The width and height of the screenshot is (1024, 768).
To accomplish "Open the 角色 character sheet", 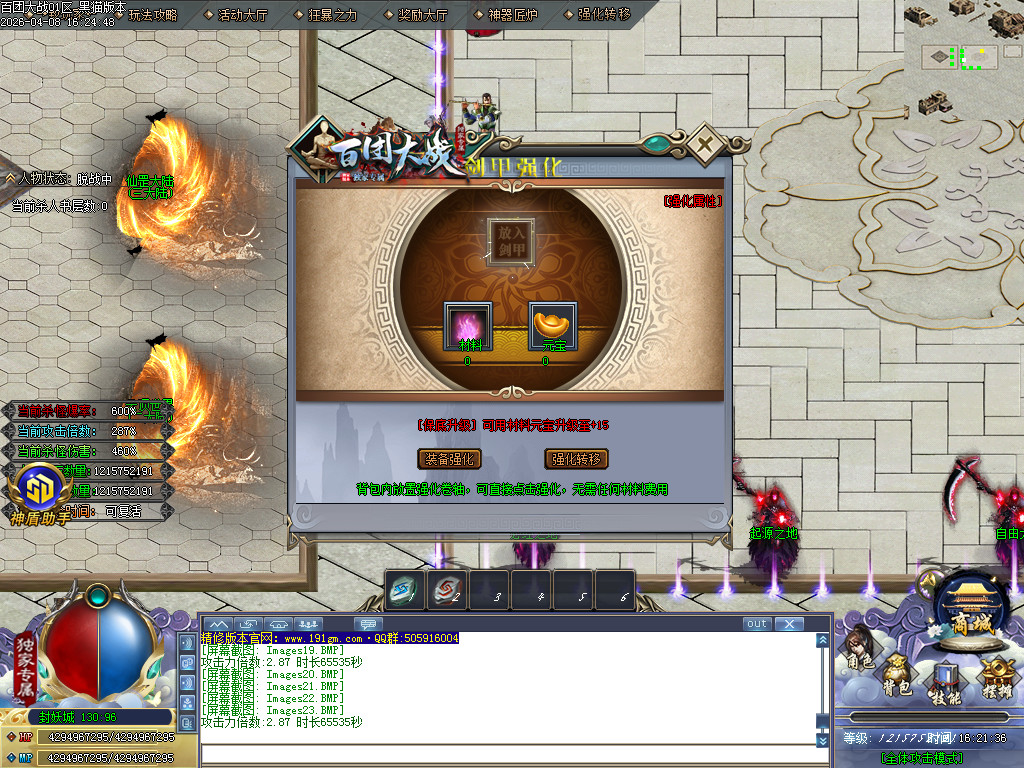I will (859, 661).
